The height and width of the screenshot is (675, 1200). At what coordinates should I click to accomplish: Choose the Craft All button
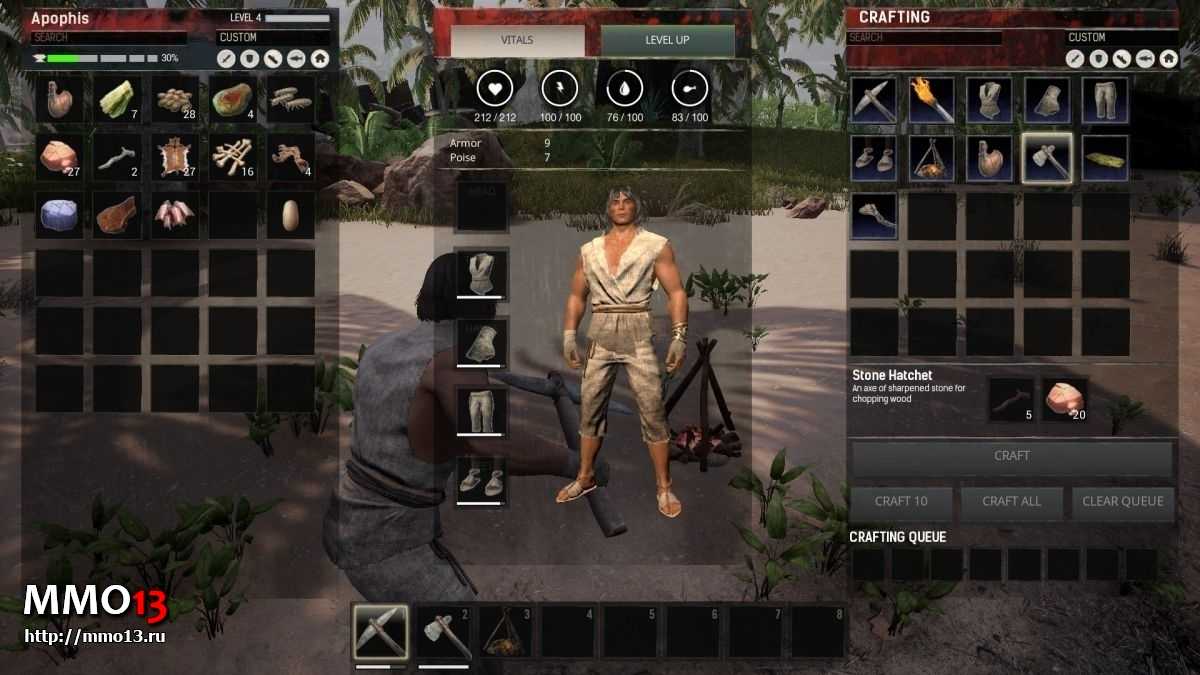(1011, 501)
